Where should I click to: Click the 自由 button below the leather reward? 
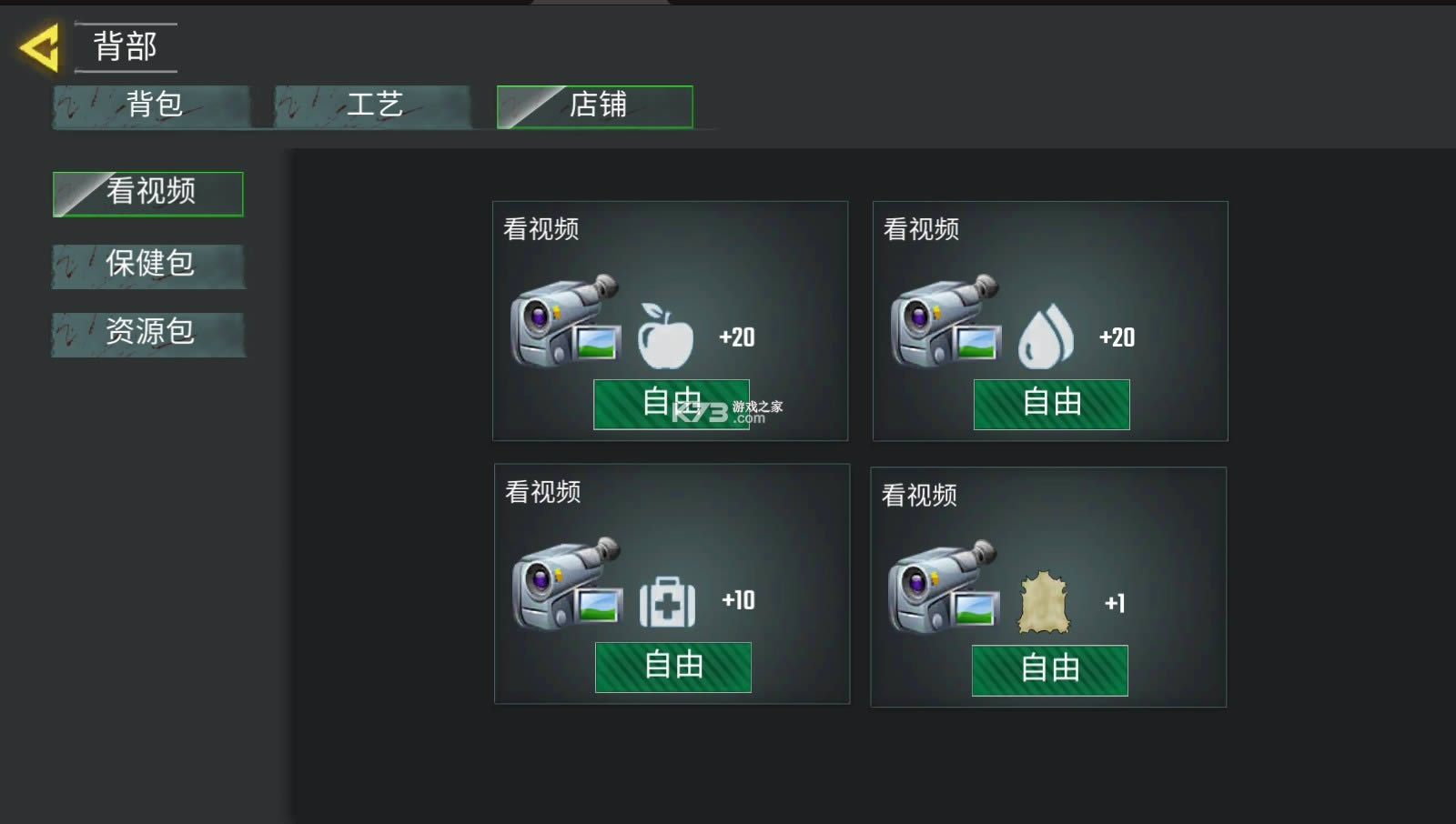1049,670
